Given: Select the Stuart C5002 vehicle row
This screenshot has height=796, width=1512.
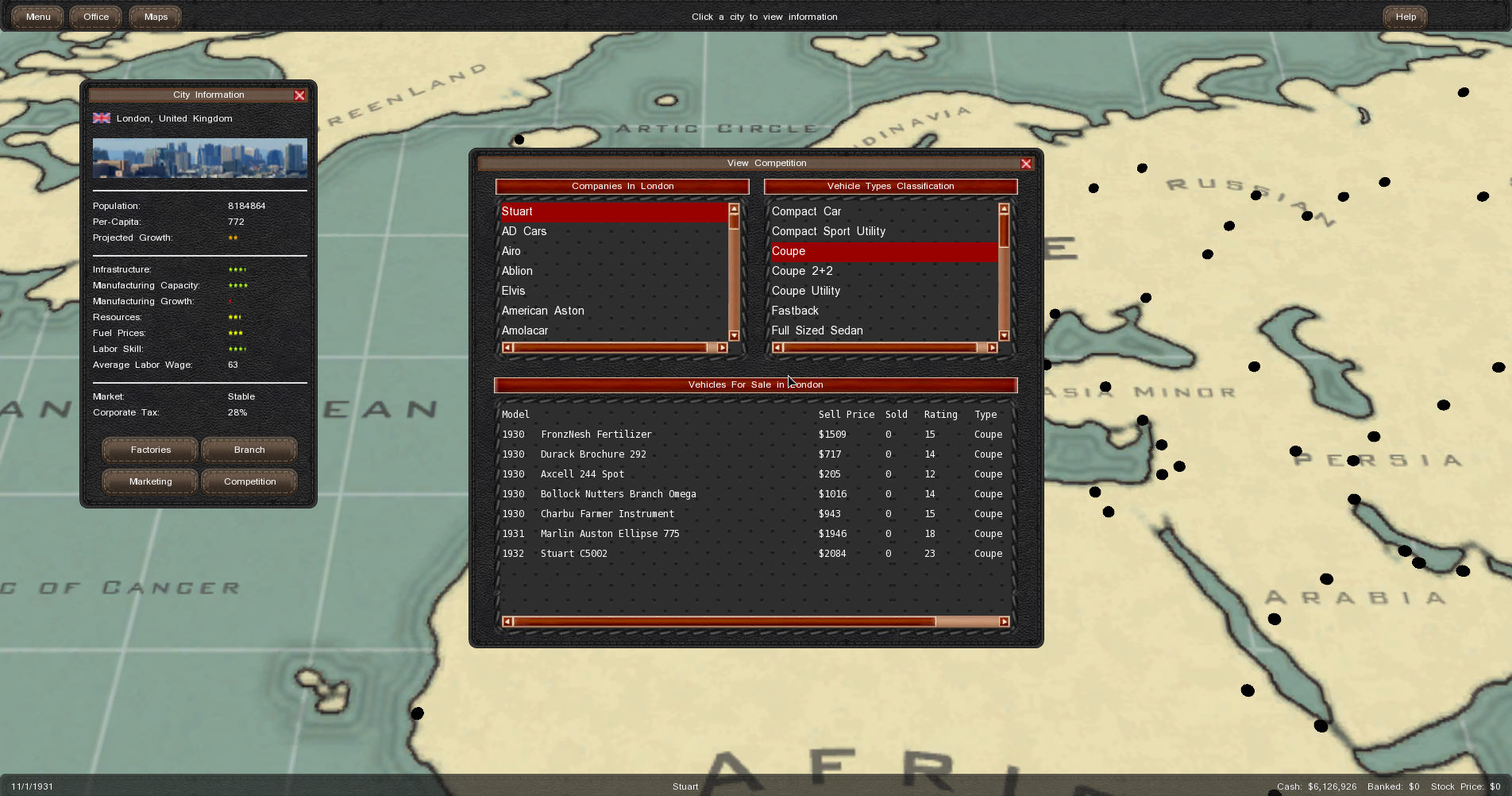Looking at the screenshot, I should point(574,554).
